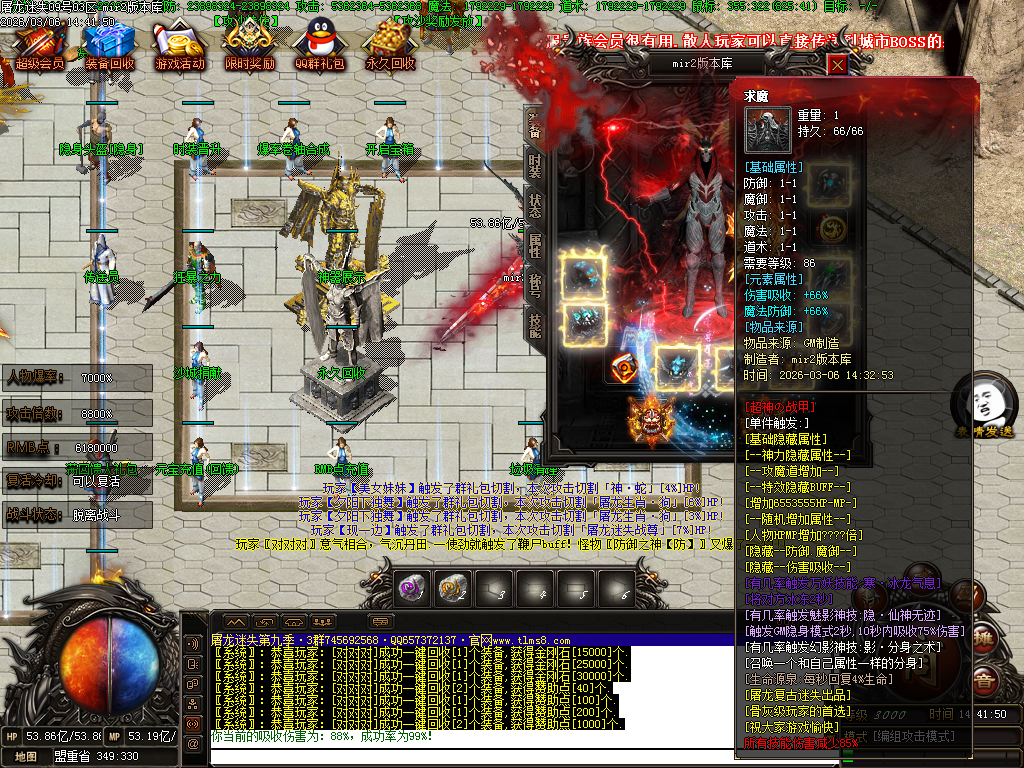Open the 装备回收 equipment recycle gift box

(109, 46)
